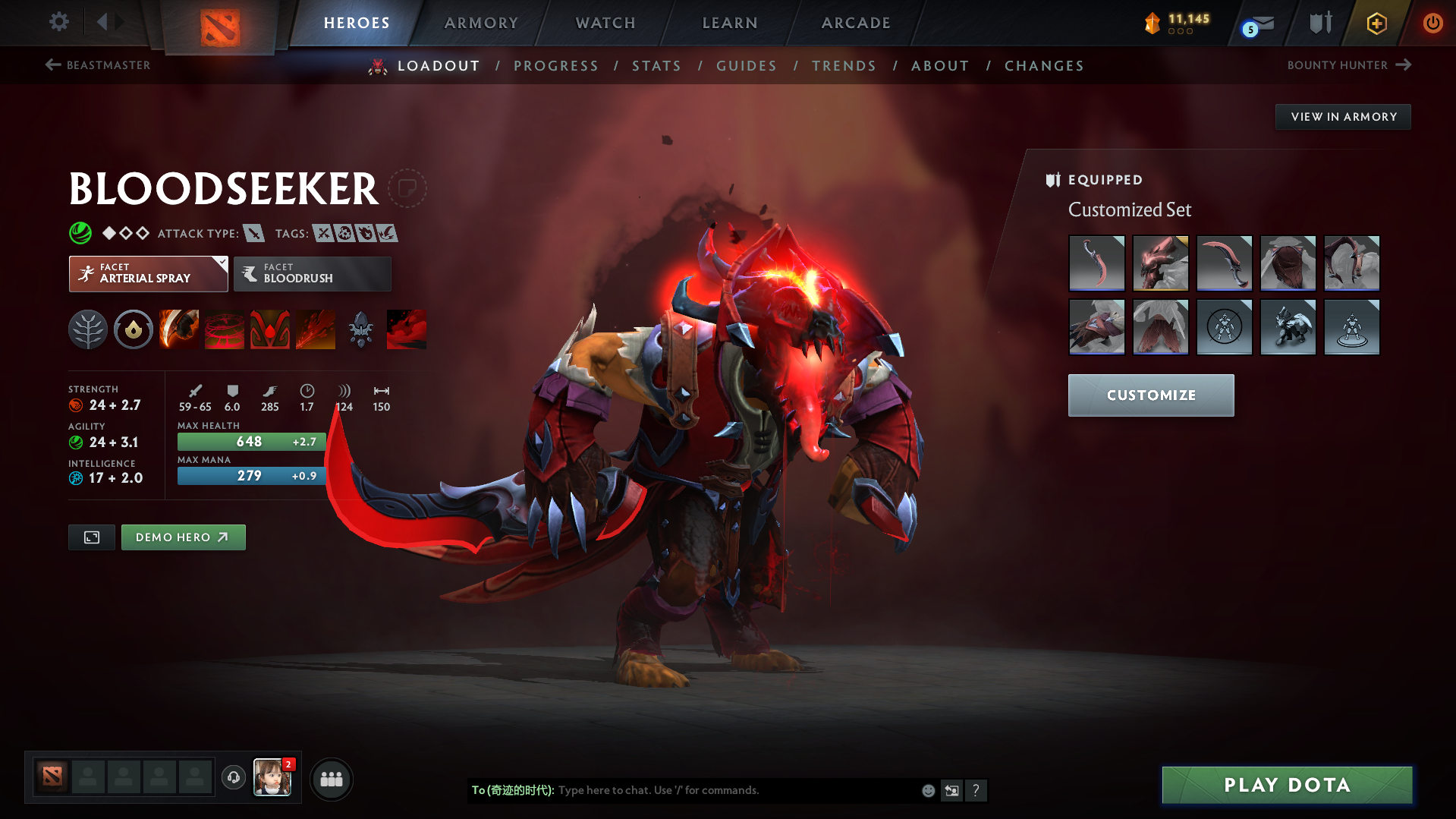The height and width of the screenshot is (819, 1456).
Task: Open the Bloodrage ability icon
Action: [x=179, y=329]
